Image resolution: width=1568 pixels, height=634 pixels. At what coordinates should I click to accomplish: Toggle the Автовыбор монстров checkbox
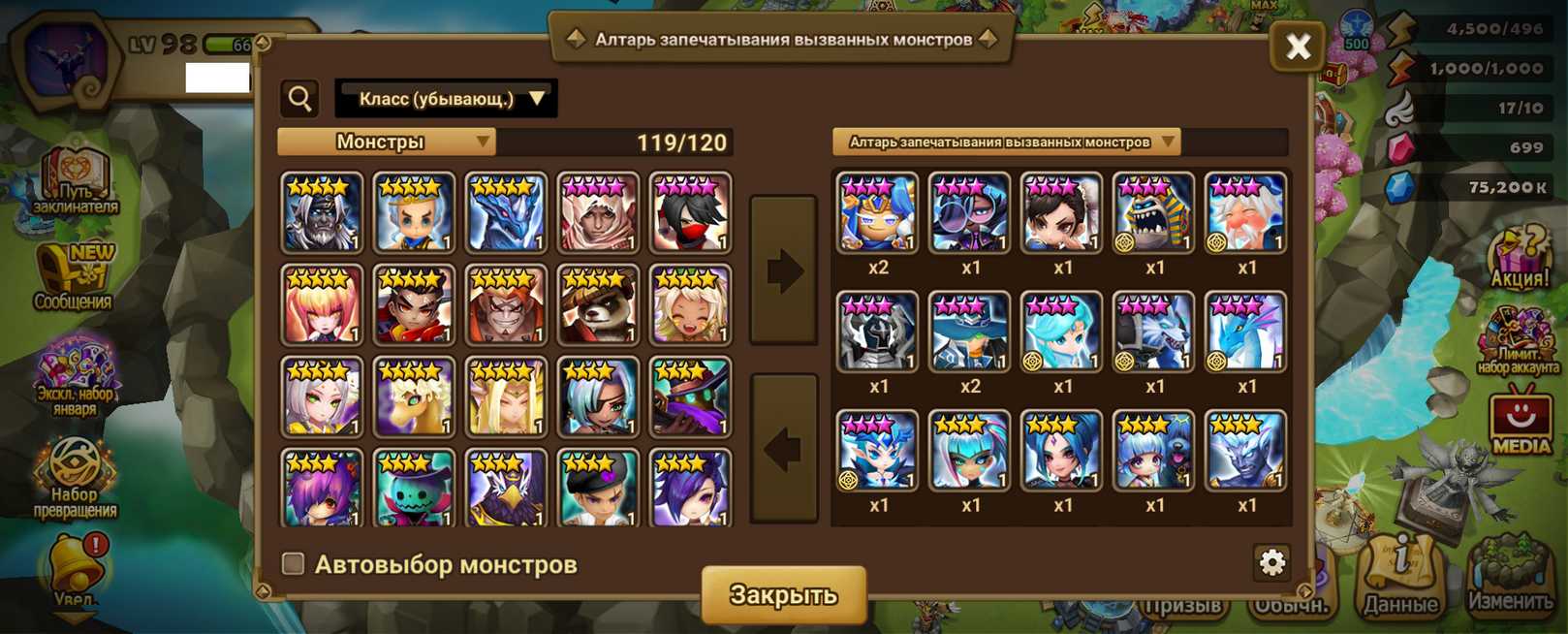(293, 563)
